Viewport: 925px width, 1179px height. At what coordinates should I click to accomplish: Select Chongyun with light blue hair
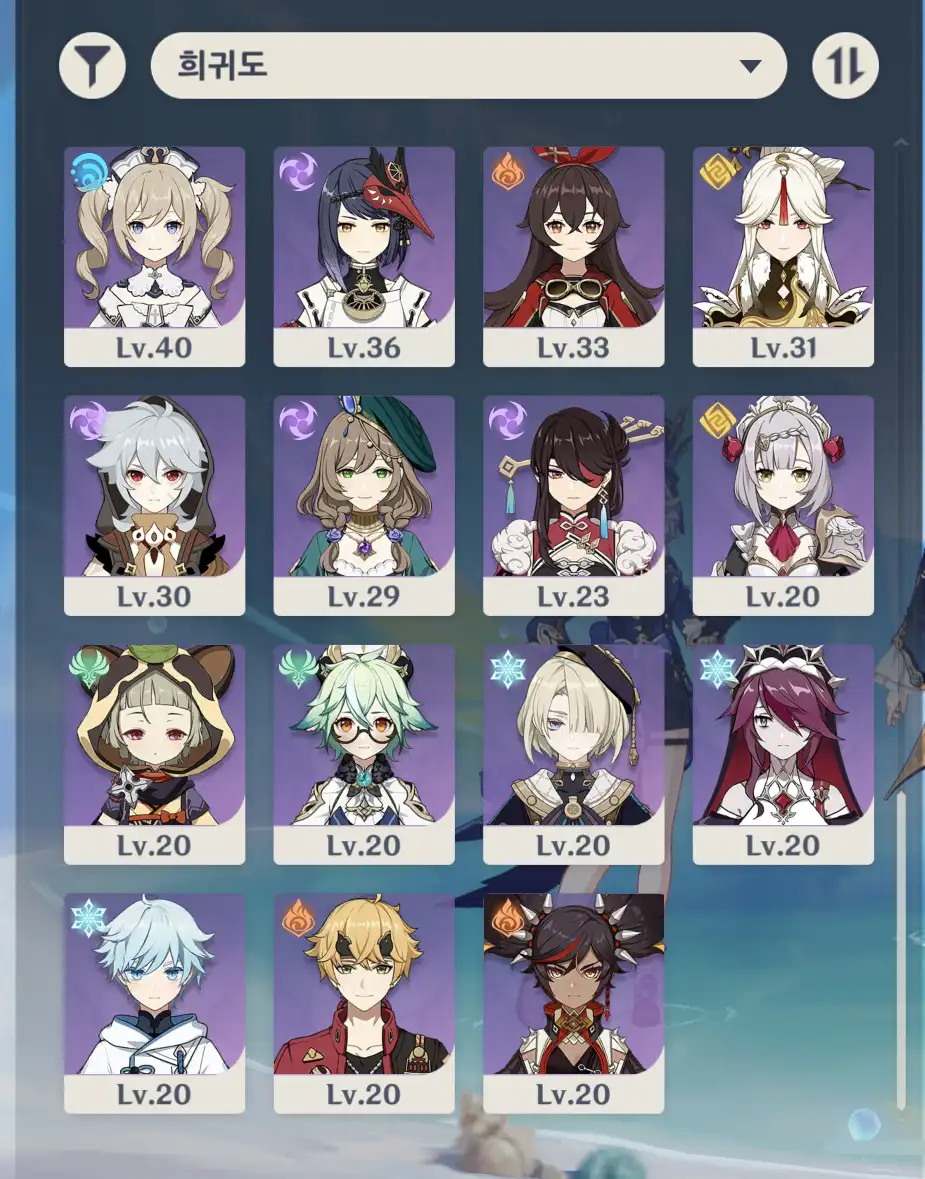pyautogui.click(x=154, y=1003)
